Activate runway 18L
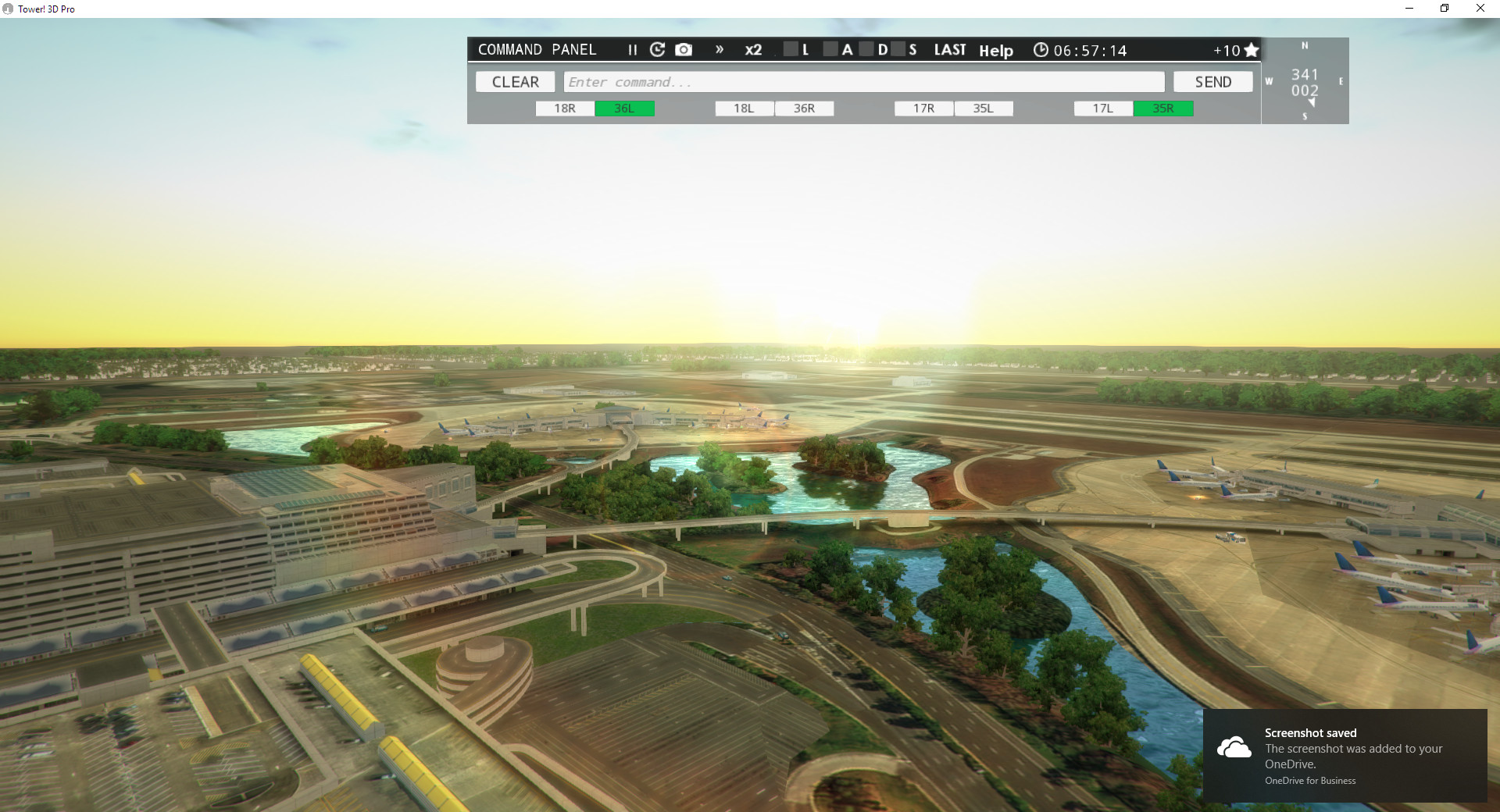This screenshot has width=1500, height=812. click(x=743, y=109)
